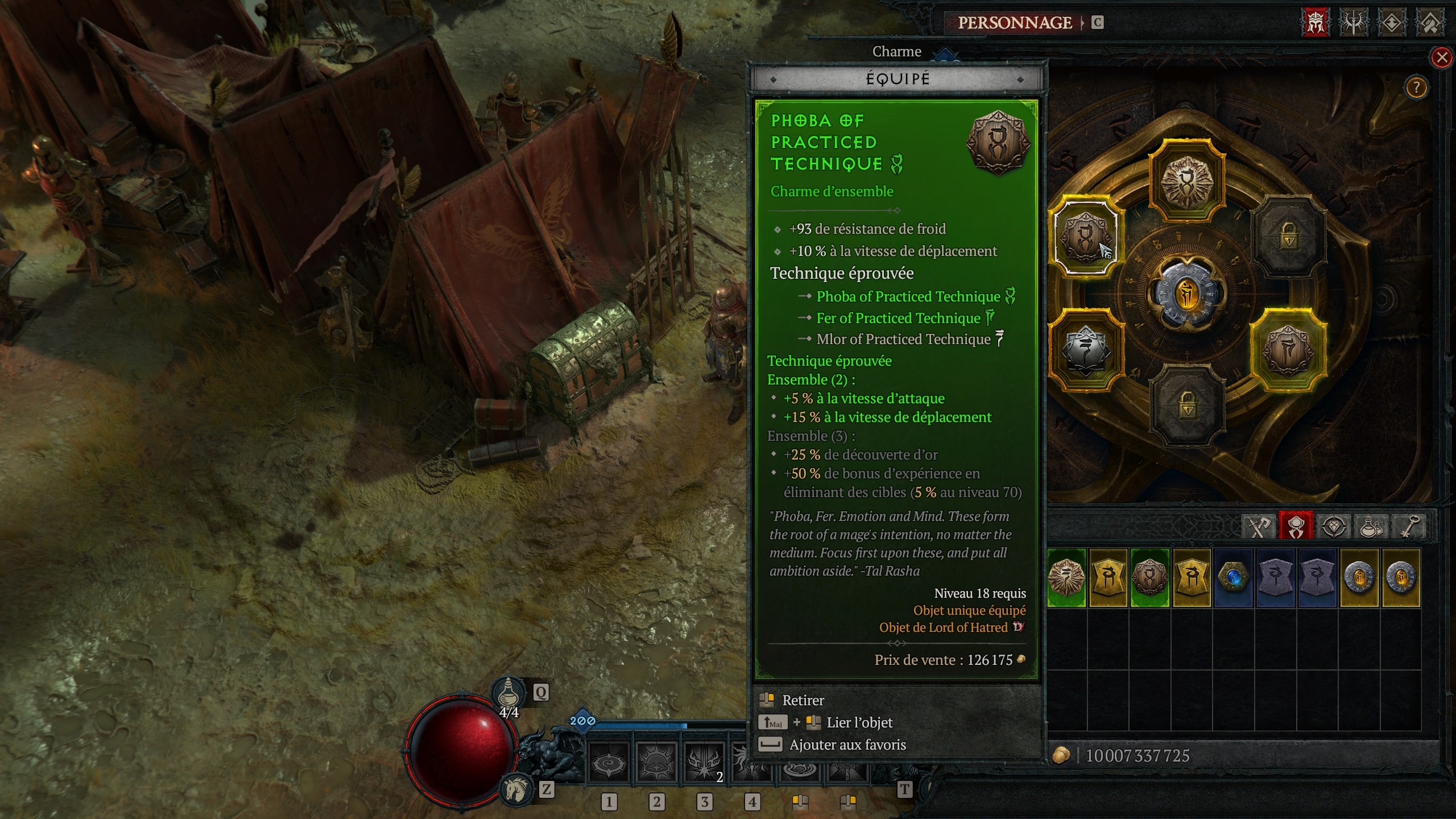The height and width of the screenshot is (819, 1456).
Task: Select the keys filter icon above the inventory
Action: 1411,526
